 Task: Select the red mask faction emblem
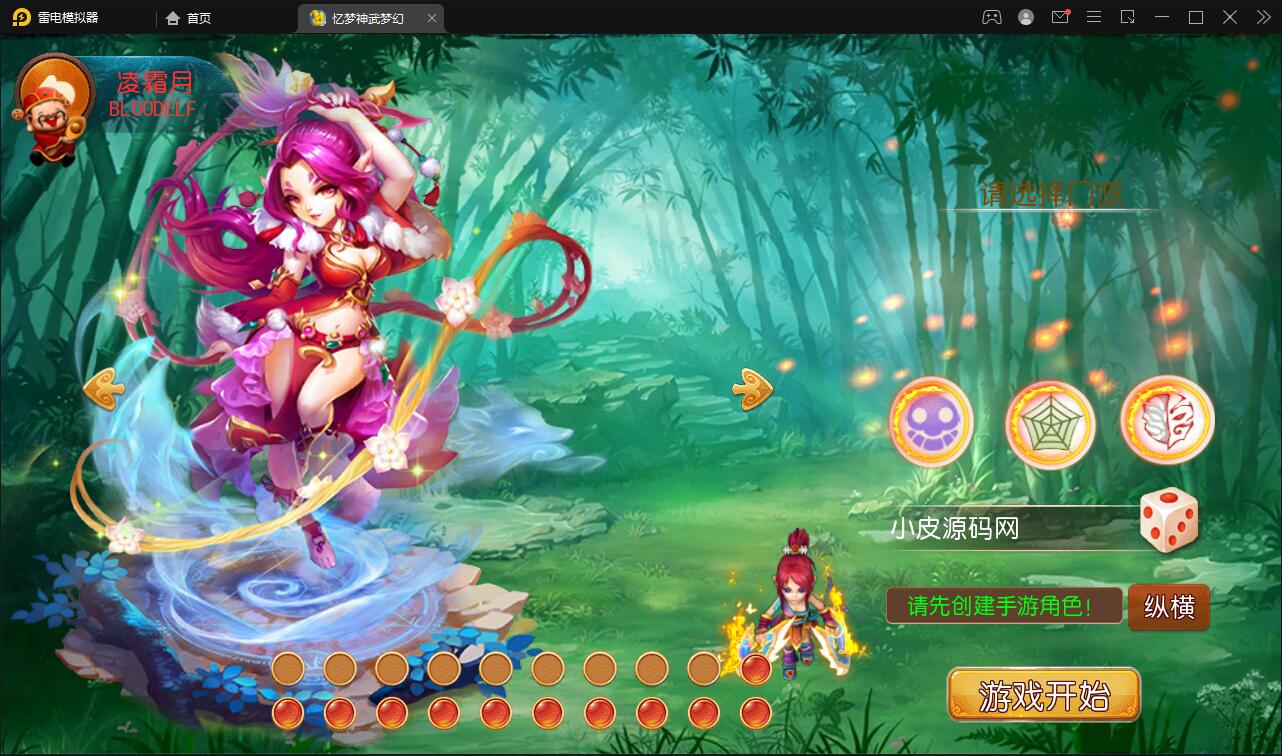[1165, 423]
